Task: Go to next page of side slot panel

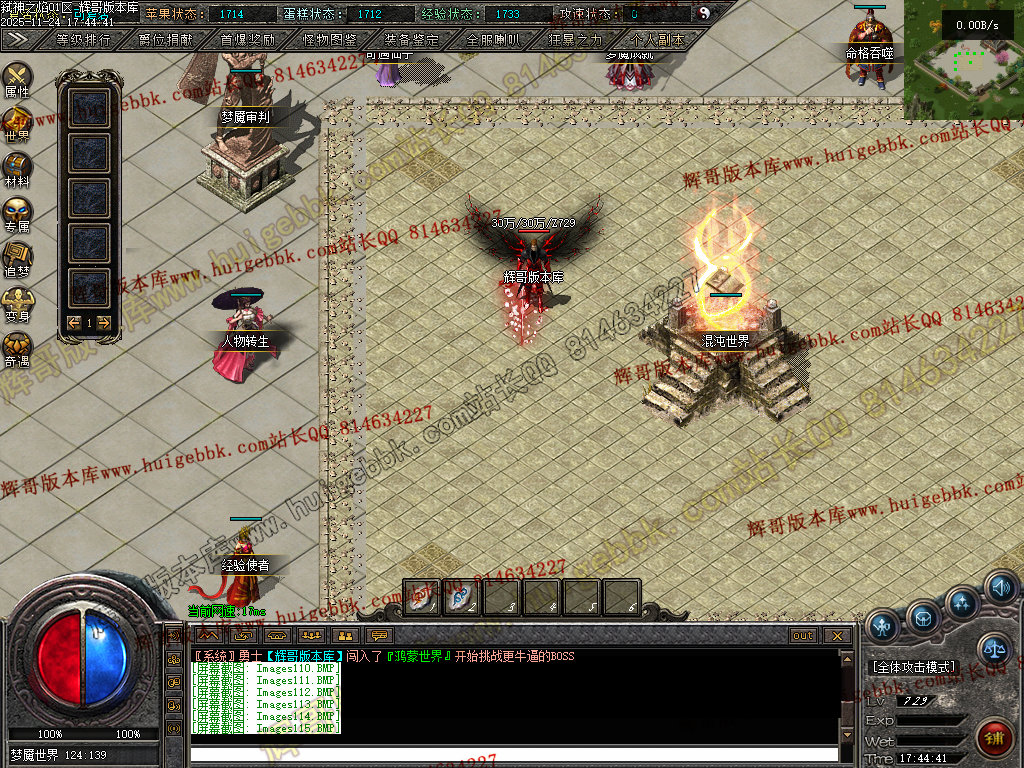Action: pos(103,323)
